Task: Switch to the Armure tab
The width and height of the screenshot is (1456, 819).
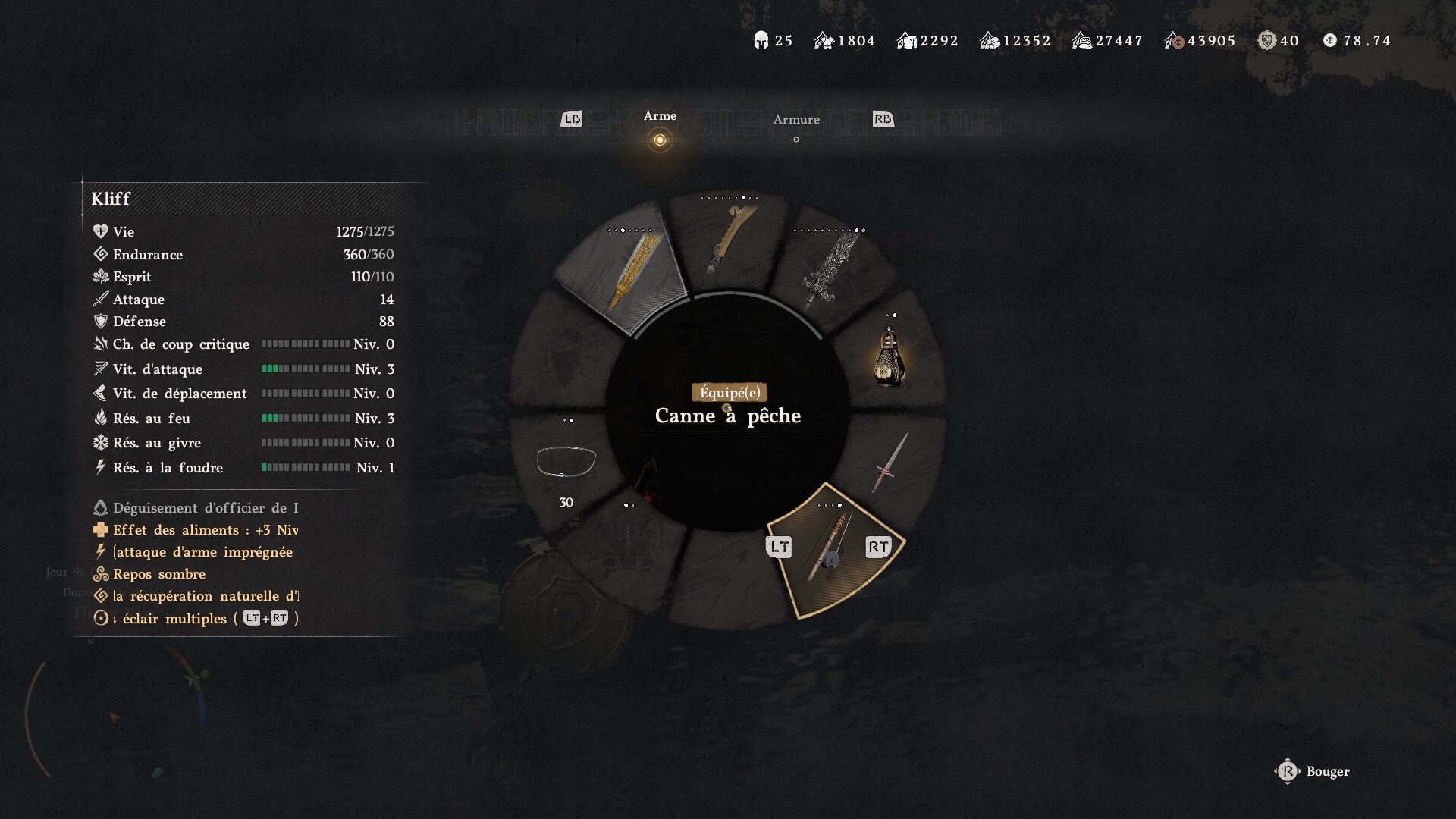Action: [796, 120]
